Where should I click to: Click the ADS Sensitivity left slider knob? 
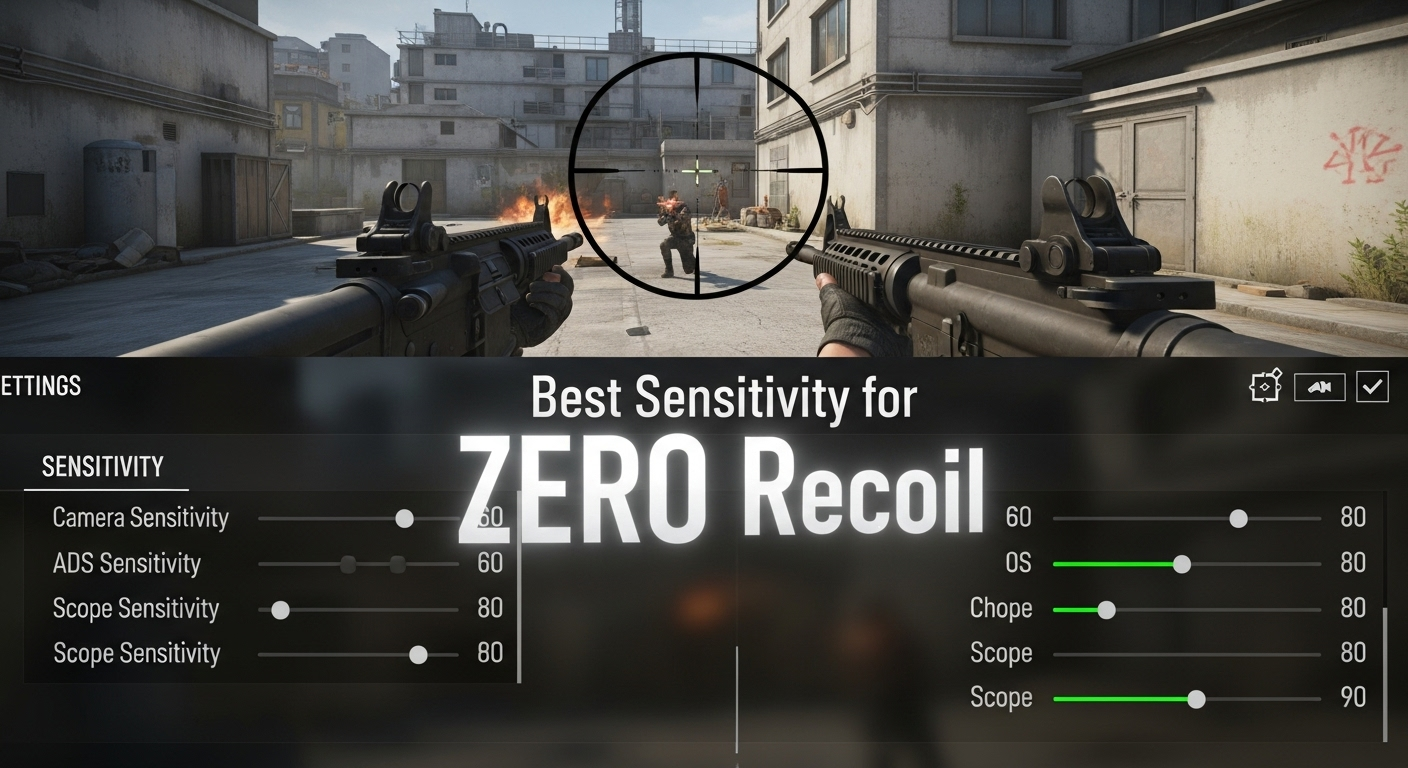tap(347, 563)
